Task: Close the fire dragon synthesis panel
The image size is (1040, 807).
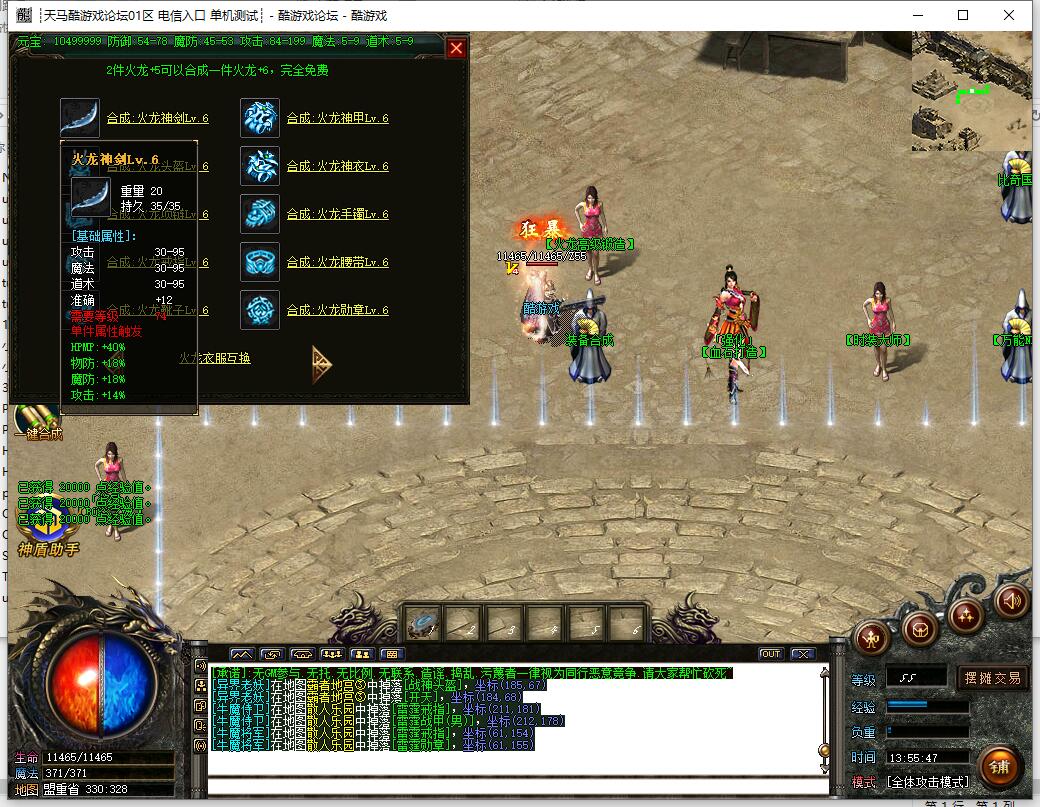Action: point(456,48)
